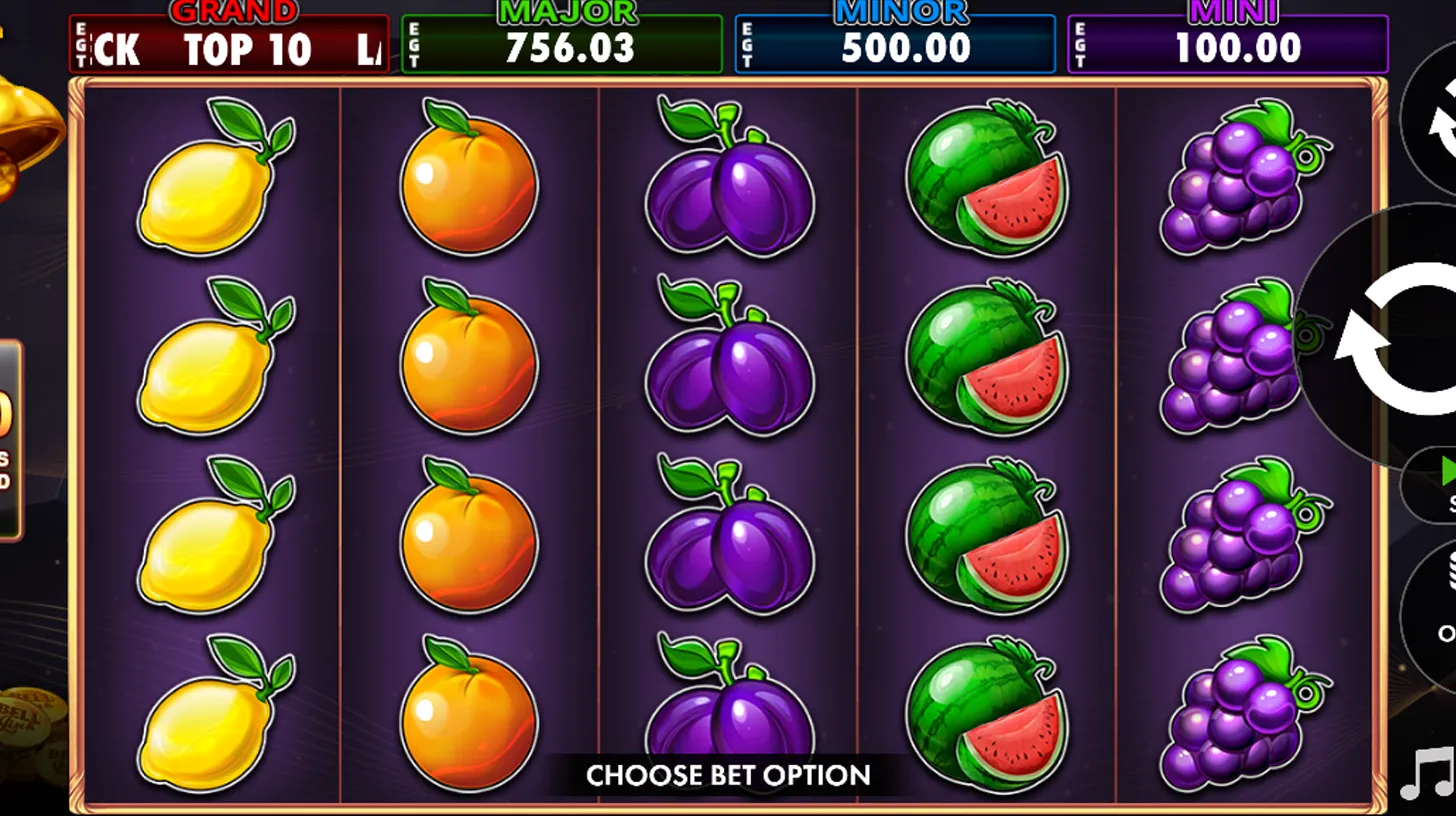Open the Grand jackpot panel
Image resolution: width=1456 pixels, height=816 pixels.
point(229,45)
